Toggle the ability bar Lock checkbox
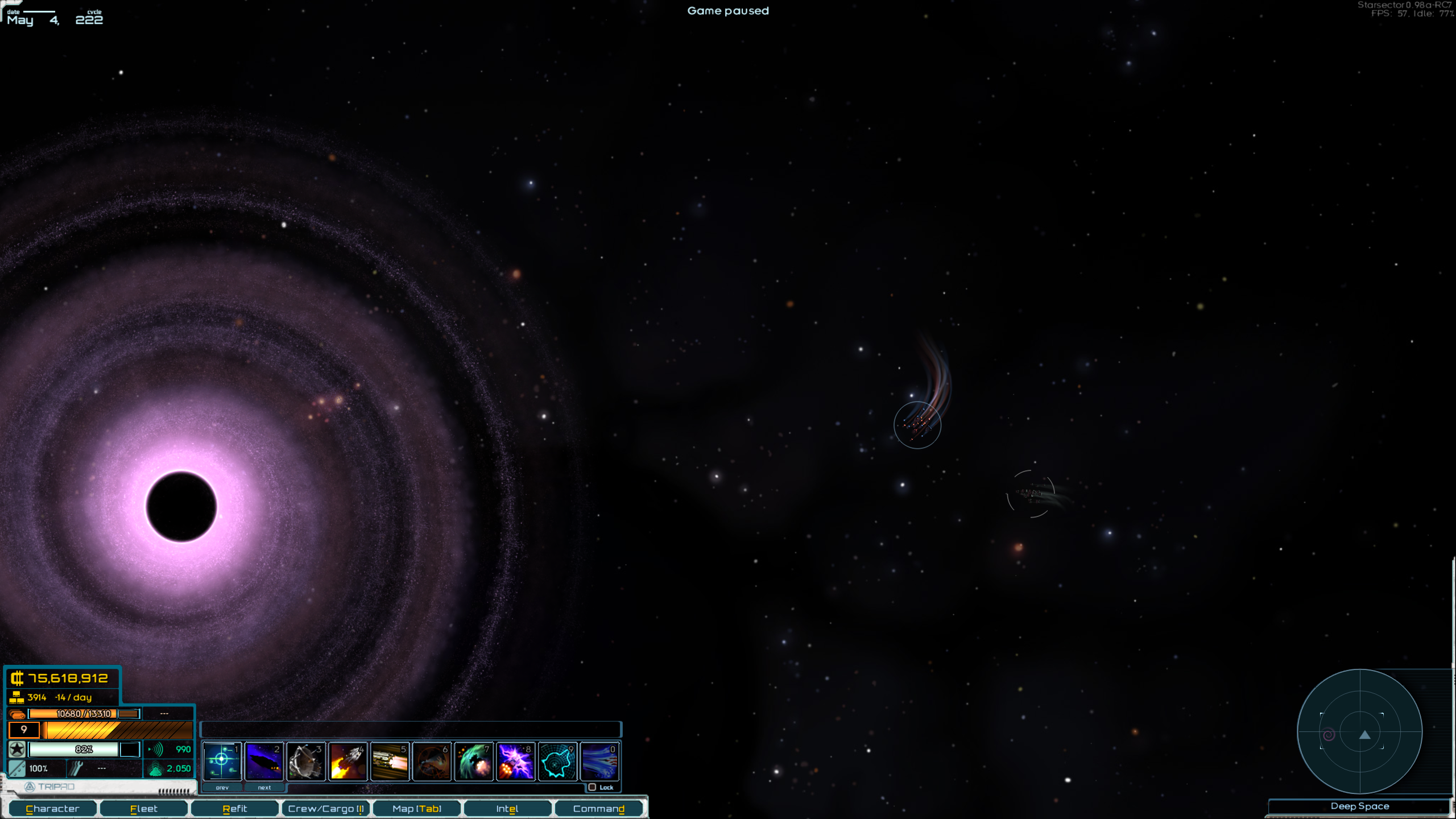The height and width of the screenshot is (819, 1456). point(593,787)
